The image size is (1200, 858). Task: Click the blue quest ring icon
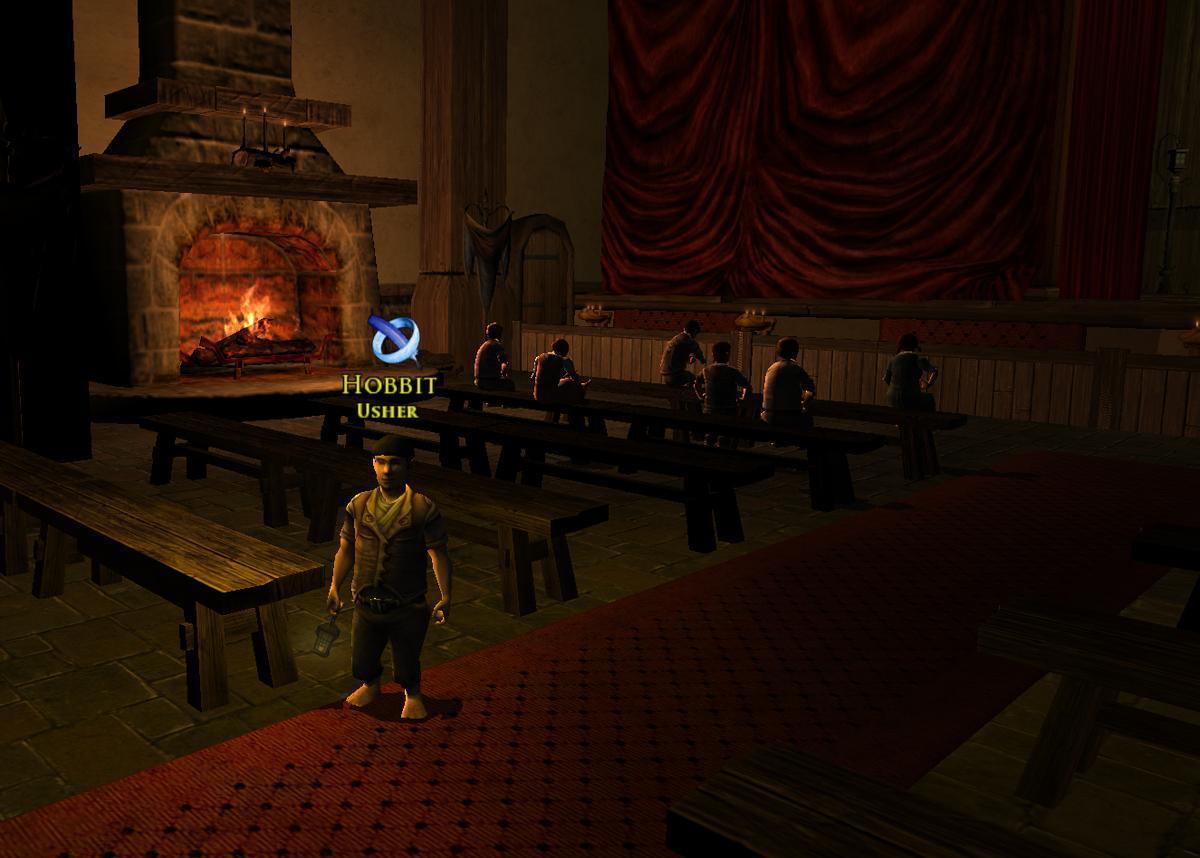pyautogui.click(x=393, y=341)
